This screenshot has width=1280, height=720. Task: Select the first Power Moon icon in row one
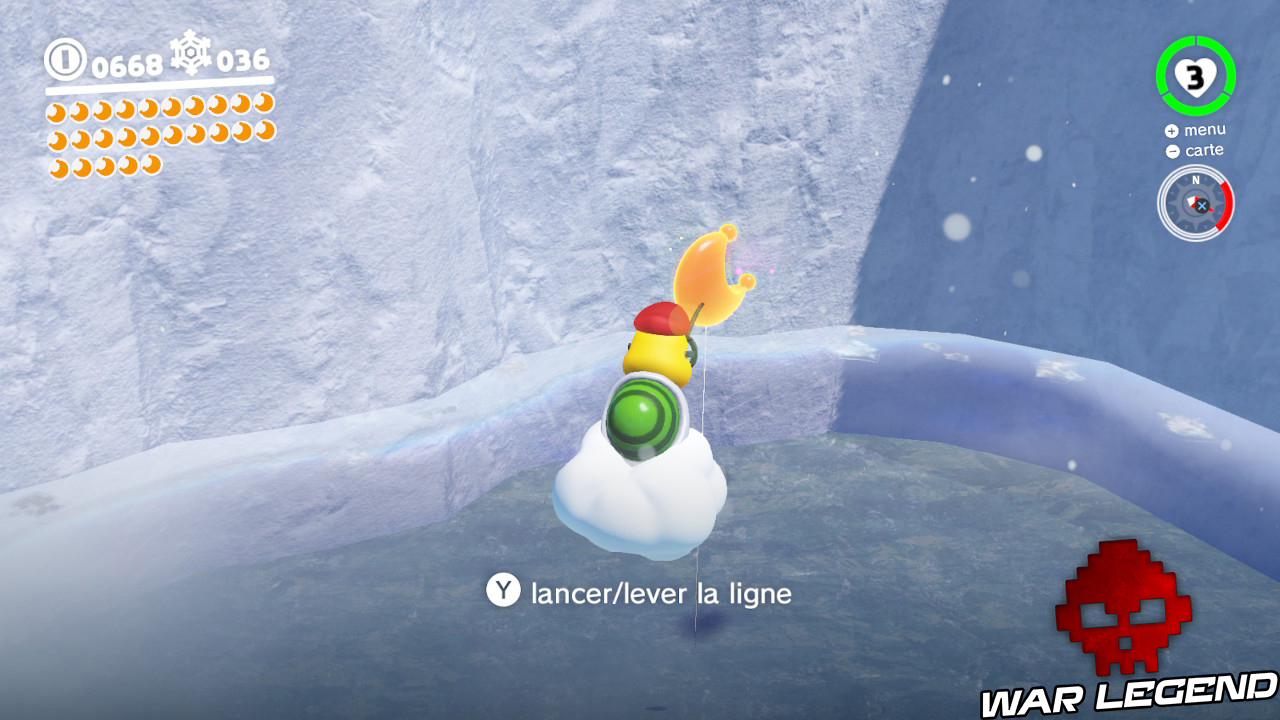pyautogui.click(x=57, y=110)
